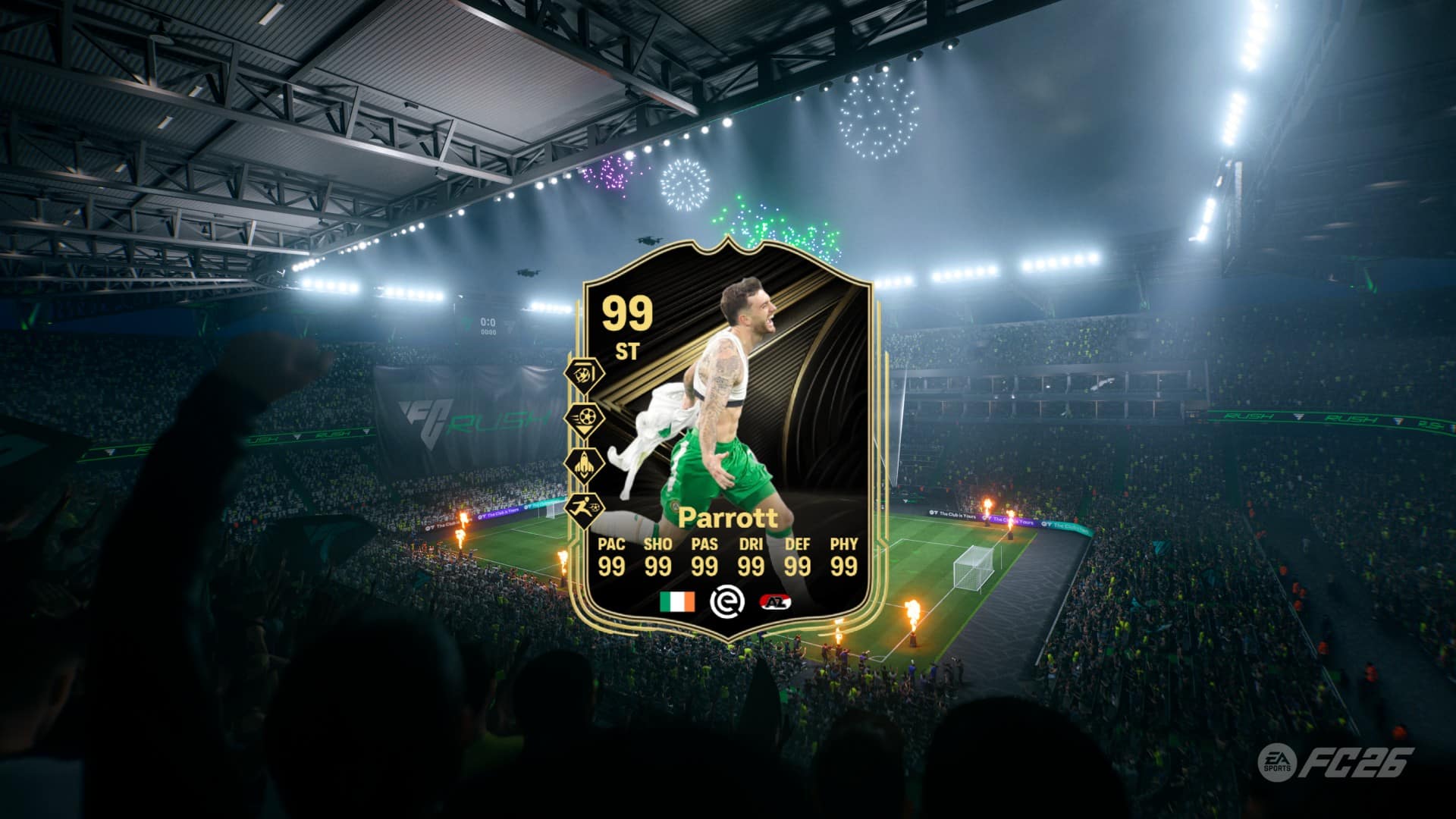Open the Eredivisie league logo
The image size is (1456, 819).
tap(729, 603)
